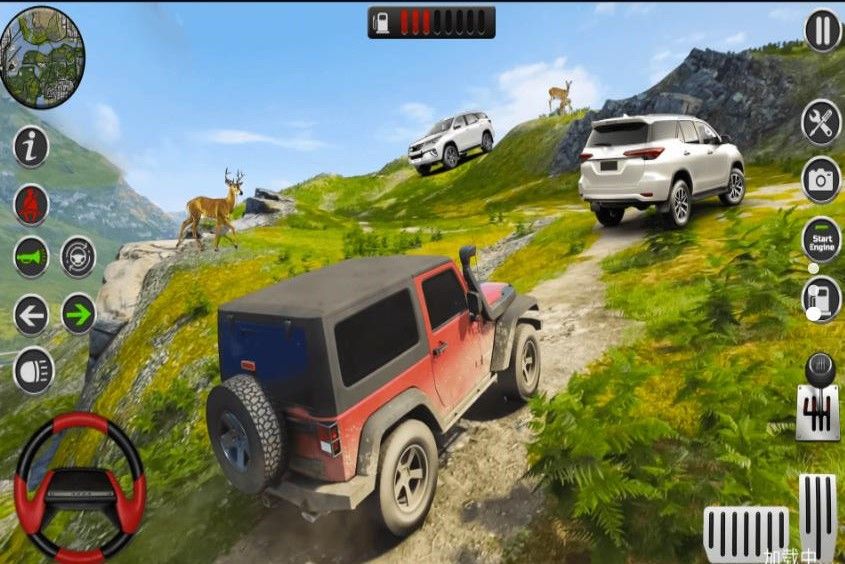This screenshot has height=564, width=845.
Task: Change the camera view
Action: [x=821, y=180]
